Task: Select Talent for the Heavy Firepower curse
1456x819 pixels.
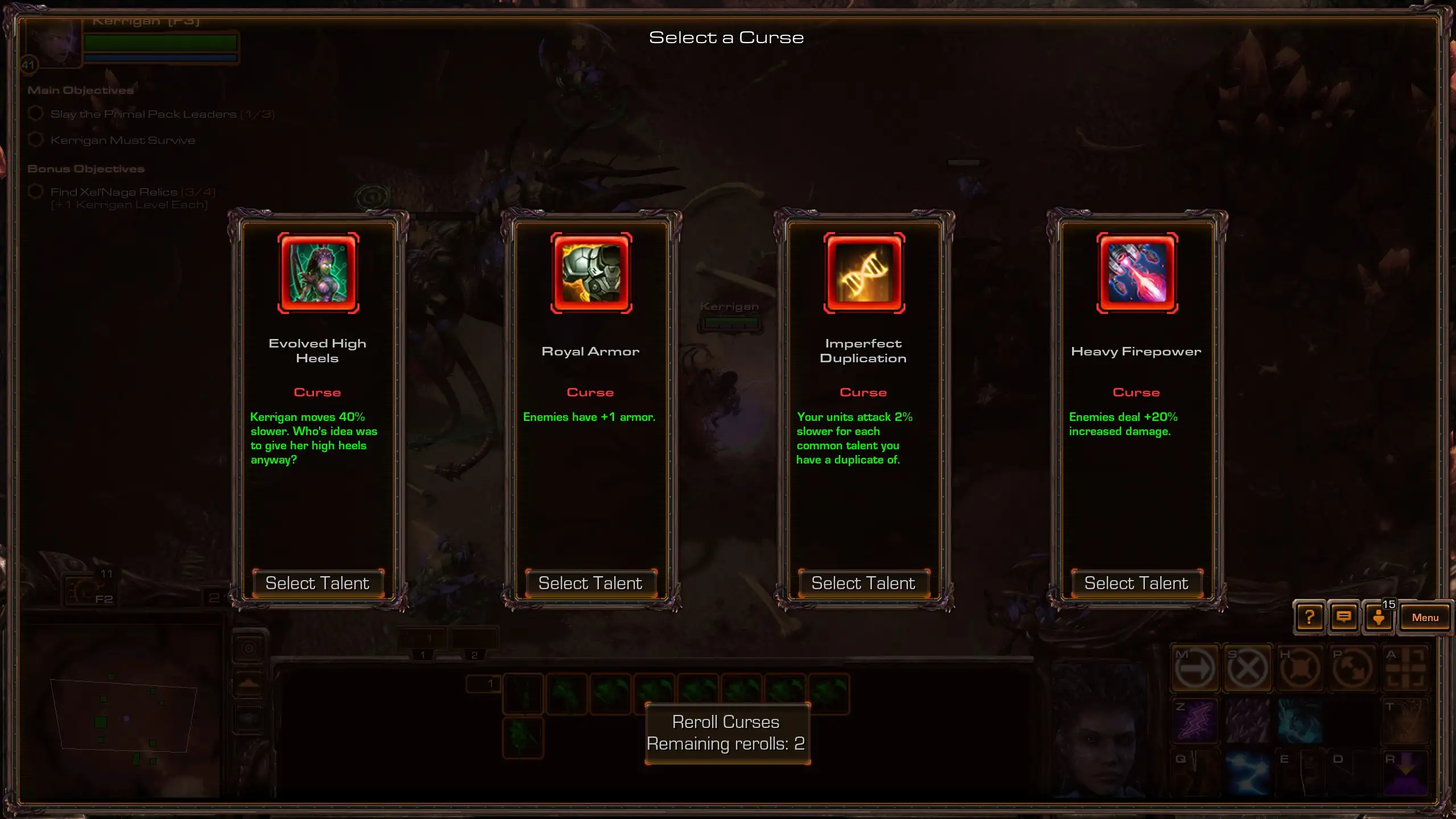Action: pyautogui.click(x=1136, y=583)
